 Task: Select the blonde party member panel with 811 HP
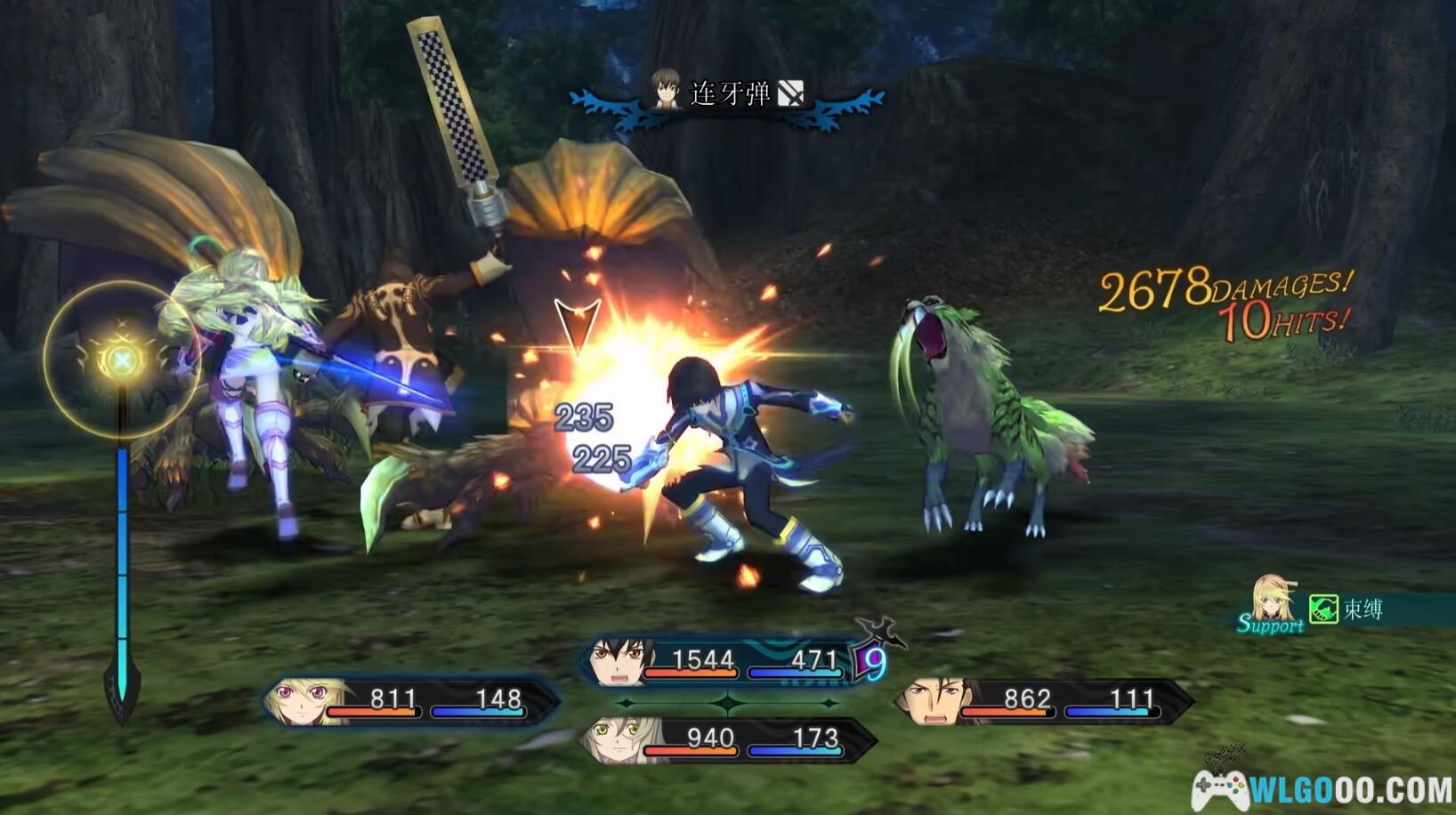tap(409, 701)
